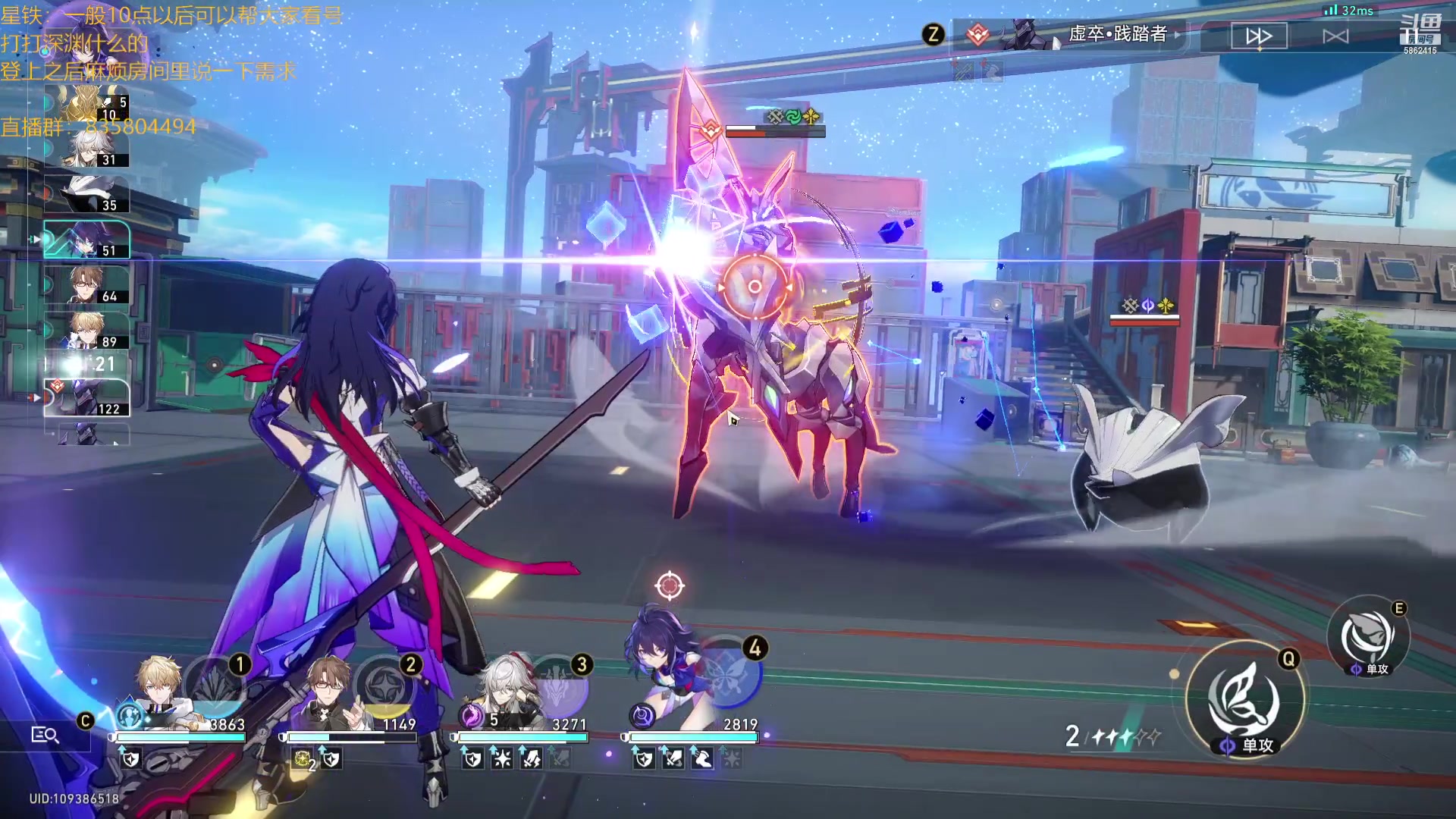Select the enemy turn-order portrait showing 122

click(86, 397)
